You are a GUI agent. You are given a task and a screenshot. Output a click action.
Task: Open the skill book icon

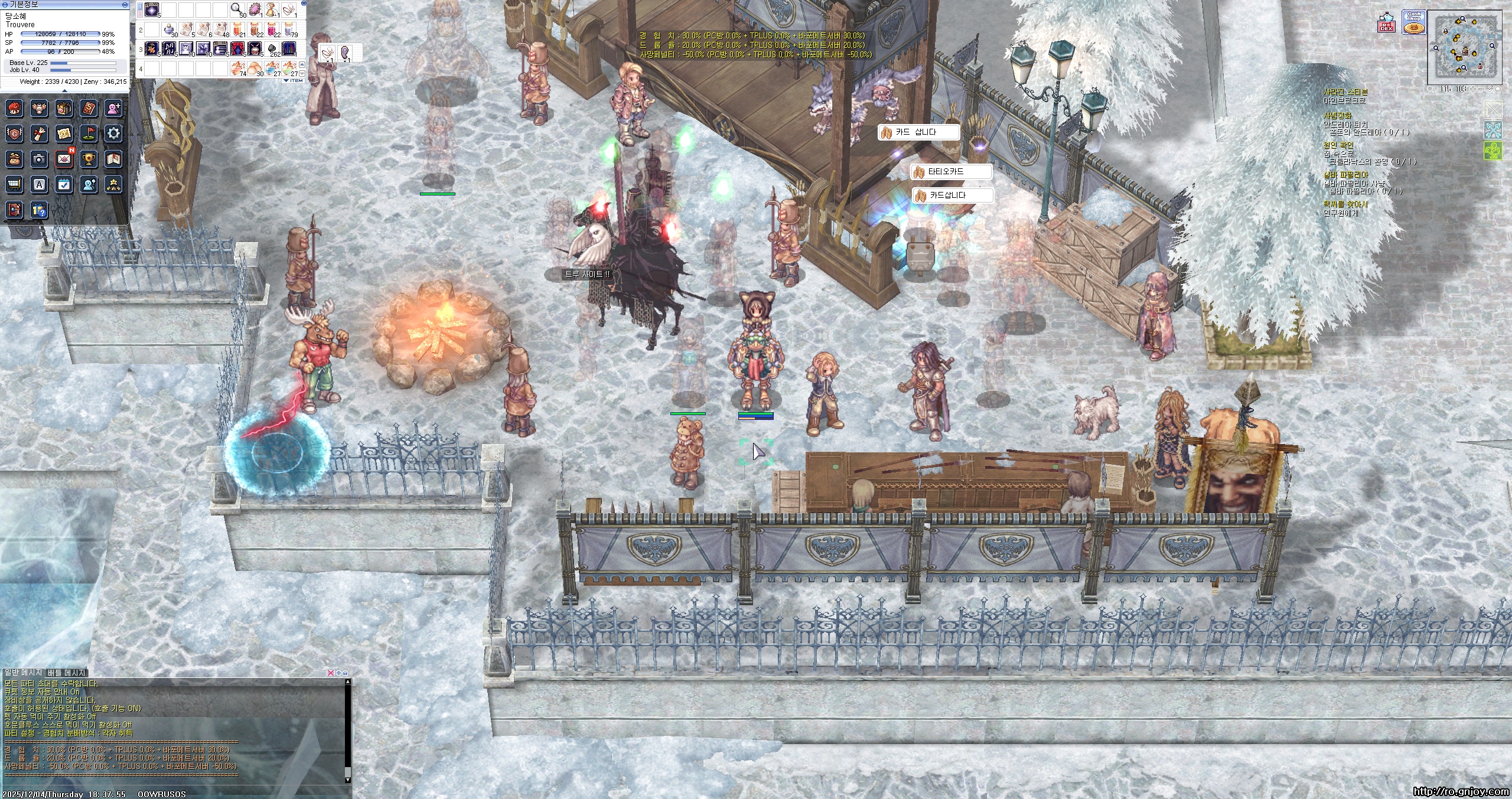tap(89, 108)
